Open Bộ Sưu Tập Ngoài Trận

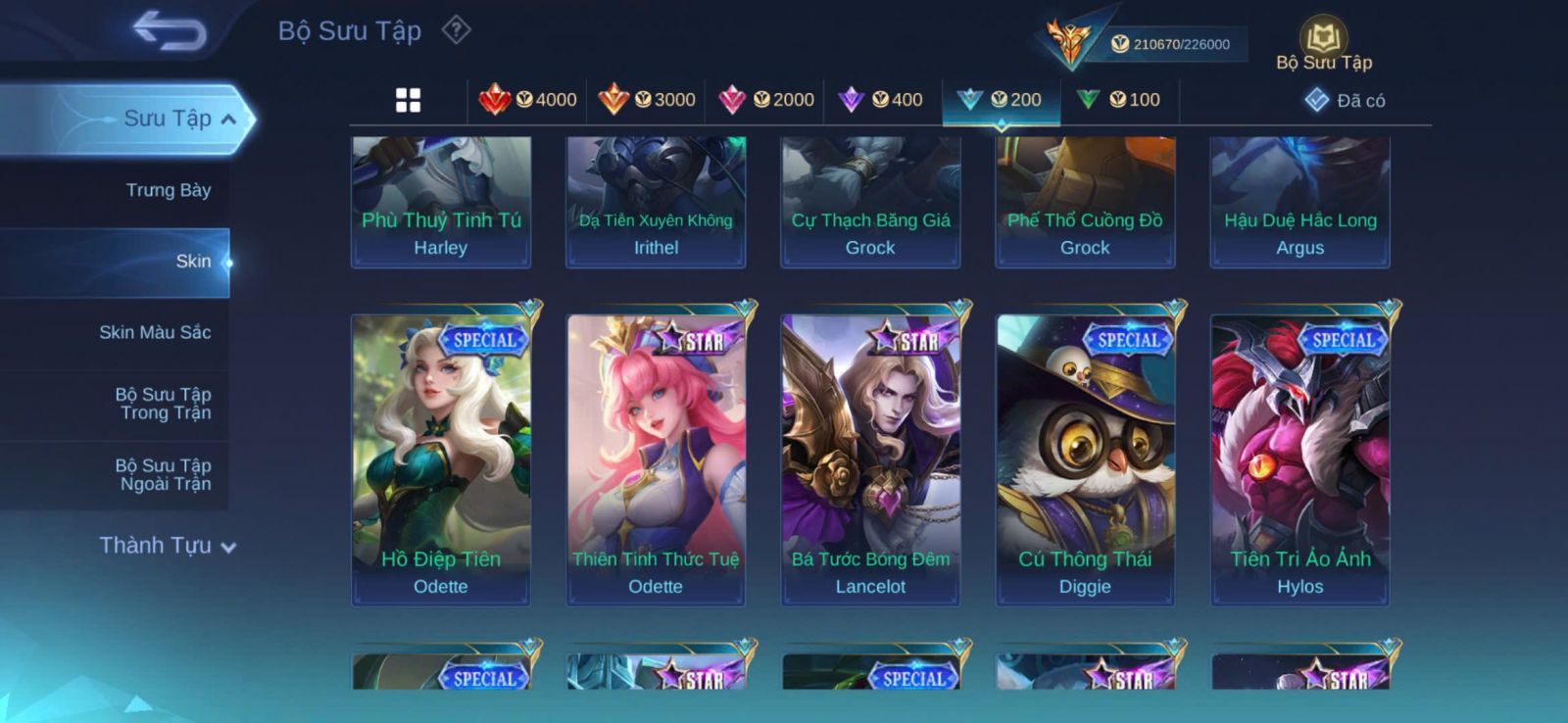click(164, 474)
